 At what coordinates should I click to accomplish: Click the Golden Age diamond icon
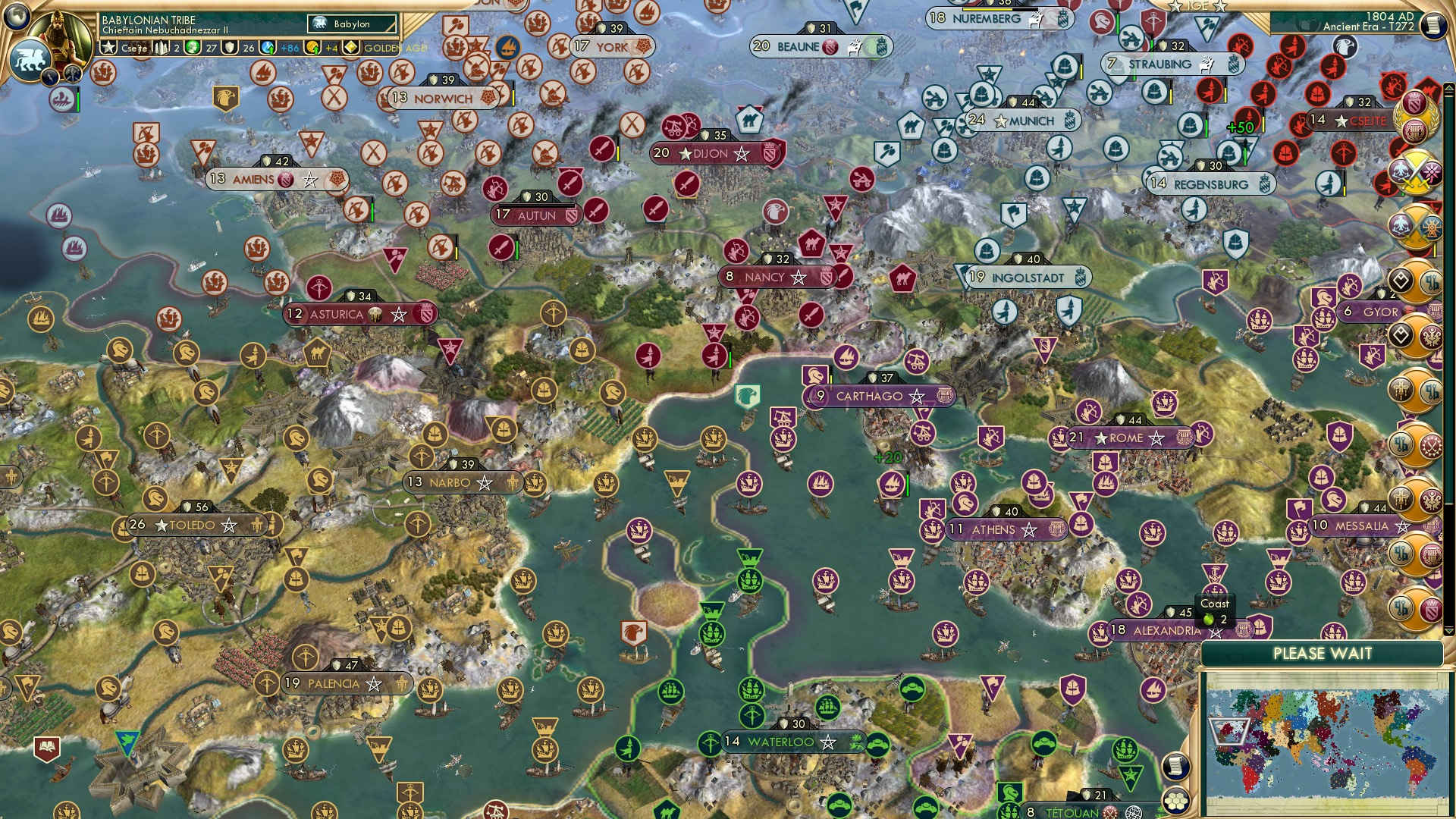[x=351, y=47]
